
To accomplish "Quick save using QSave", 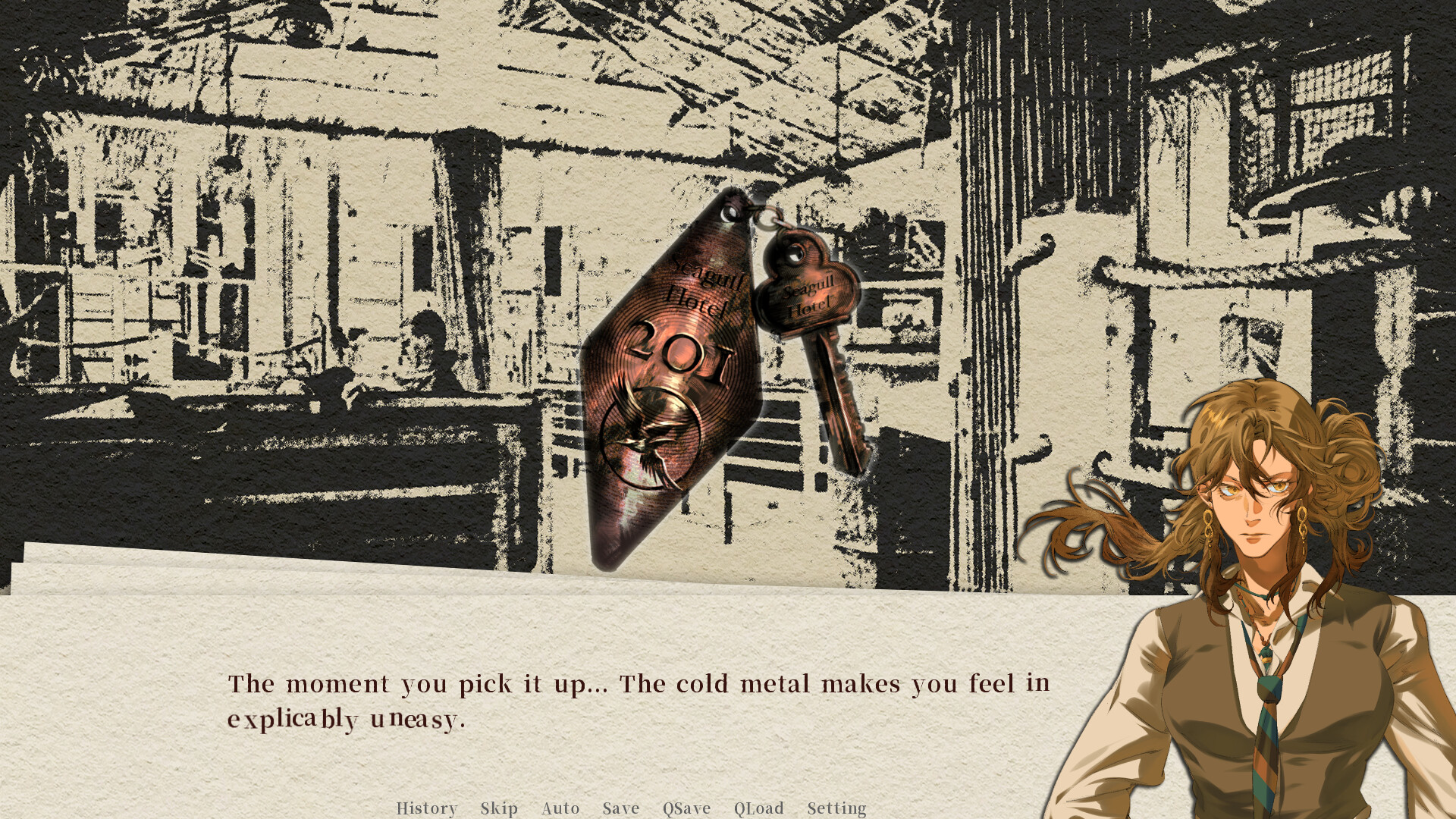I will 686,808.
